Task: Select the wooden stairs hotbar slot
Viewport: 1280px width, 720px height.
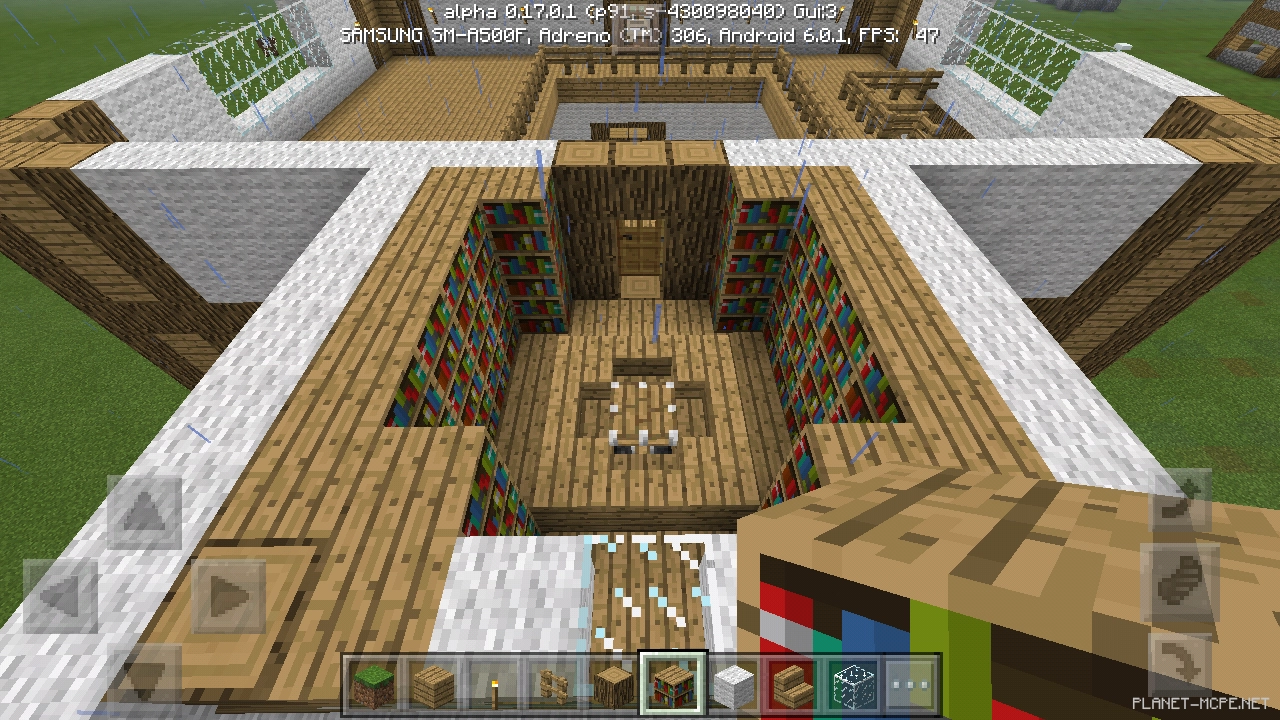Action: [x=792, y=684]
